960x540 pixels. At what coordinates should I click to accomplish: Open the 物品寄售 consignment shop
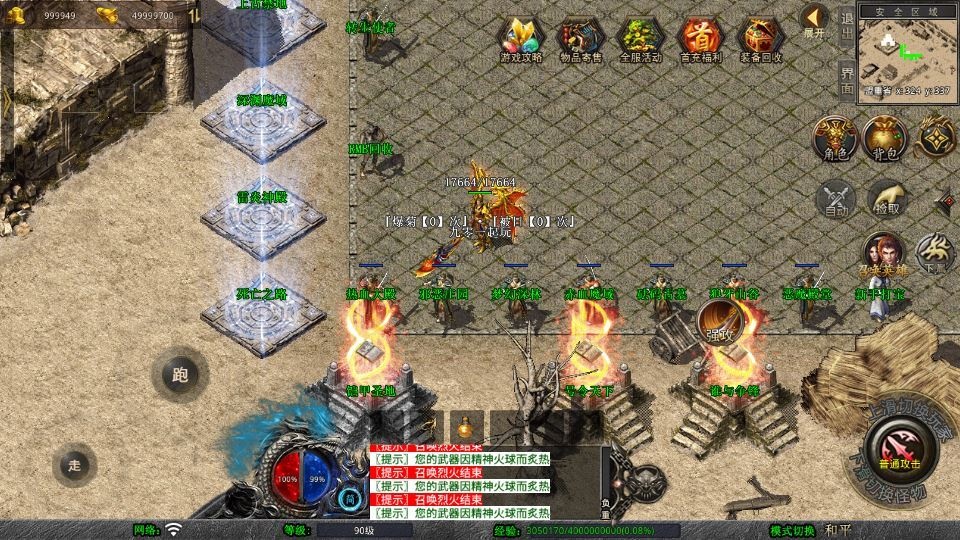pos(581,40)
